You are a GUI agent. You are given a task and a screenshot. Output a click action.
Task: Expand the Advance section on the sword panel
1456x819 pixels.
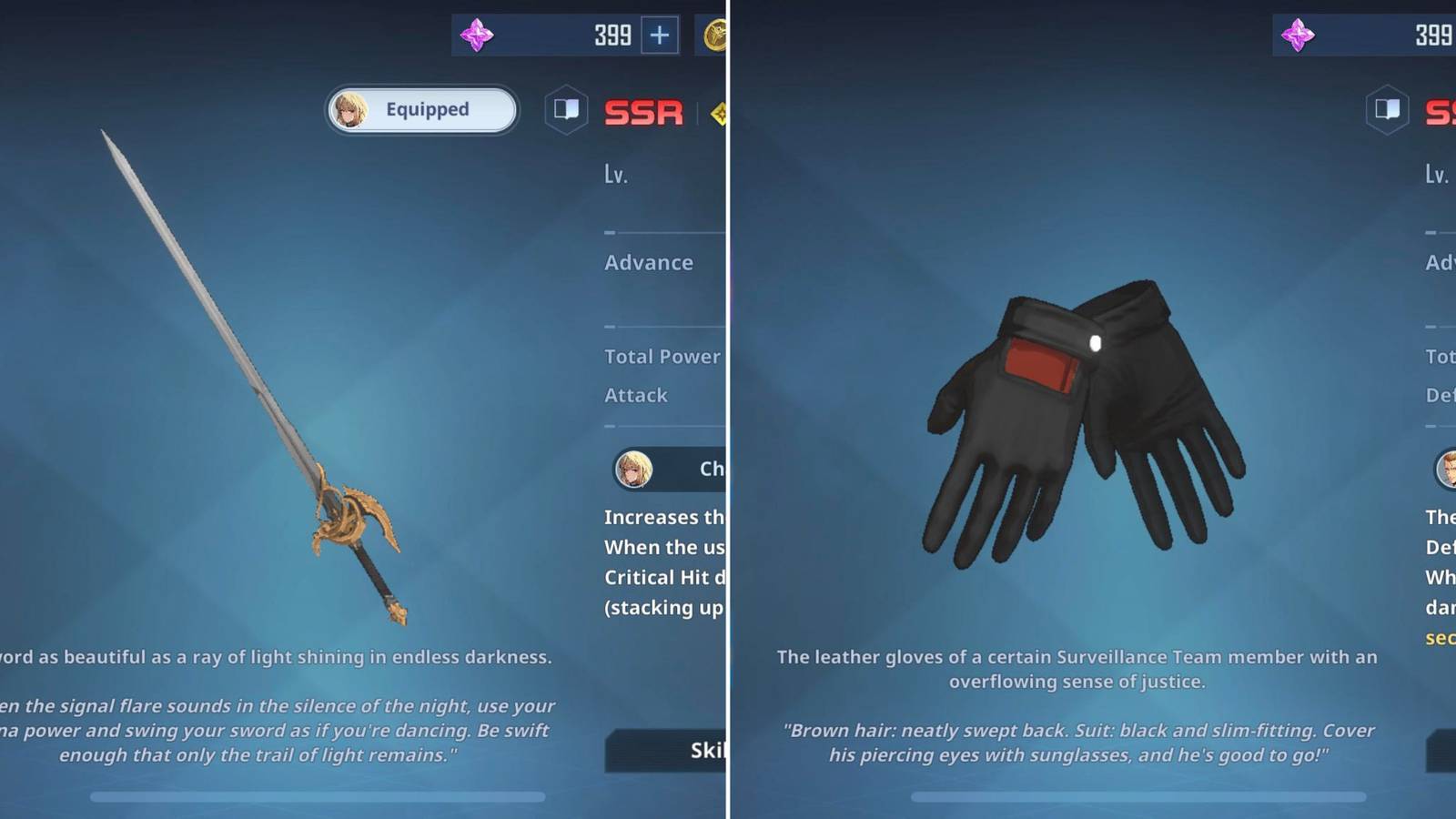click(650, 262)
